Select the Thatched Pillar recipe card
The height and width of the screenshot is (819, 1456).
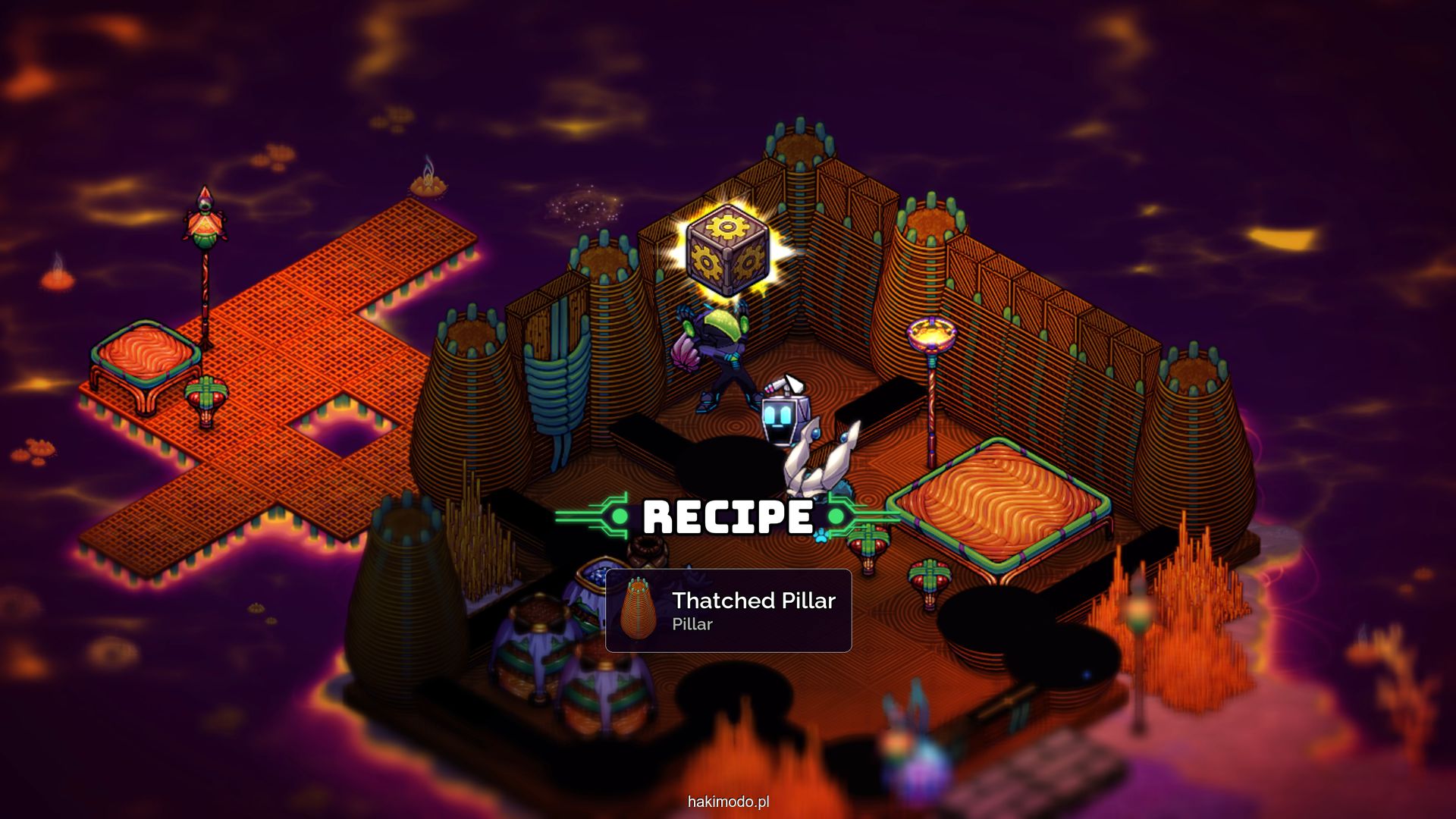728,610
